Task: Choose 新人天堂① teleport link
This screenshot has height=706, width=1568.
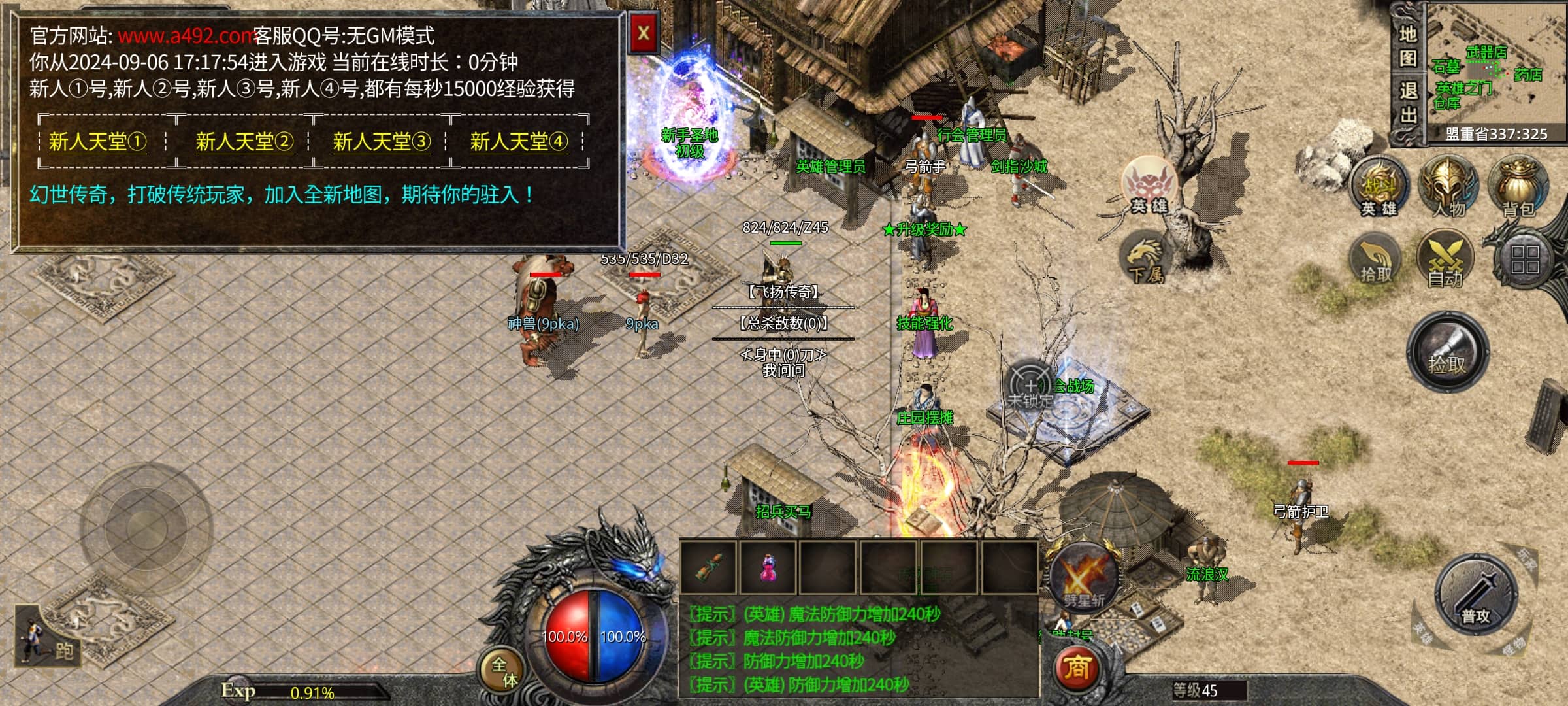Action: [x=97, y=141]
